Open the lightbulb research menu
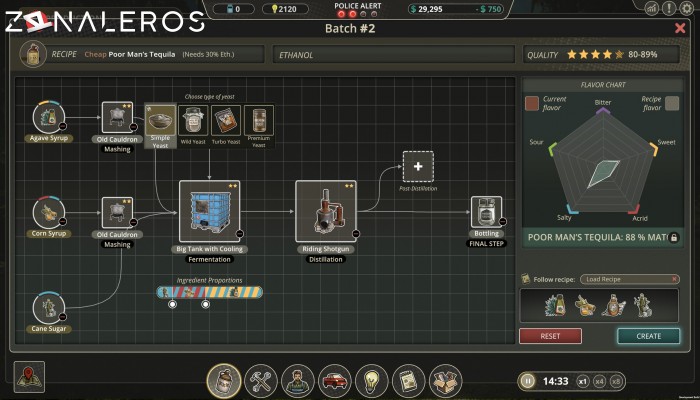This screenshot has height=400, width=700. tap(372, 380)
